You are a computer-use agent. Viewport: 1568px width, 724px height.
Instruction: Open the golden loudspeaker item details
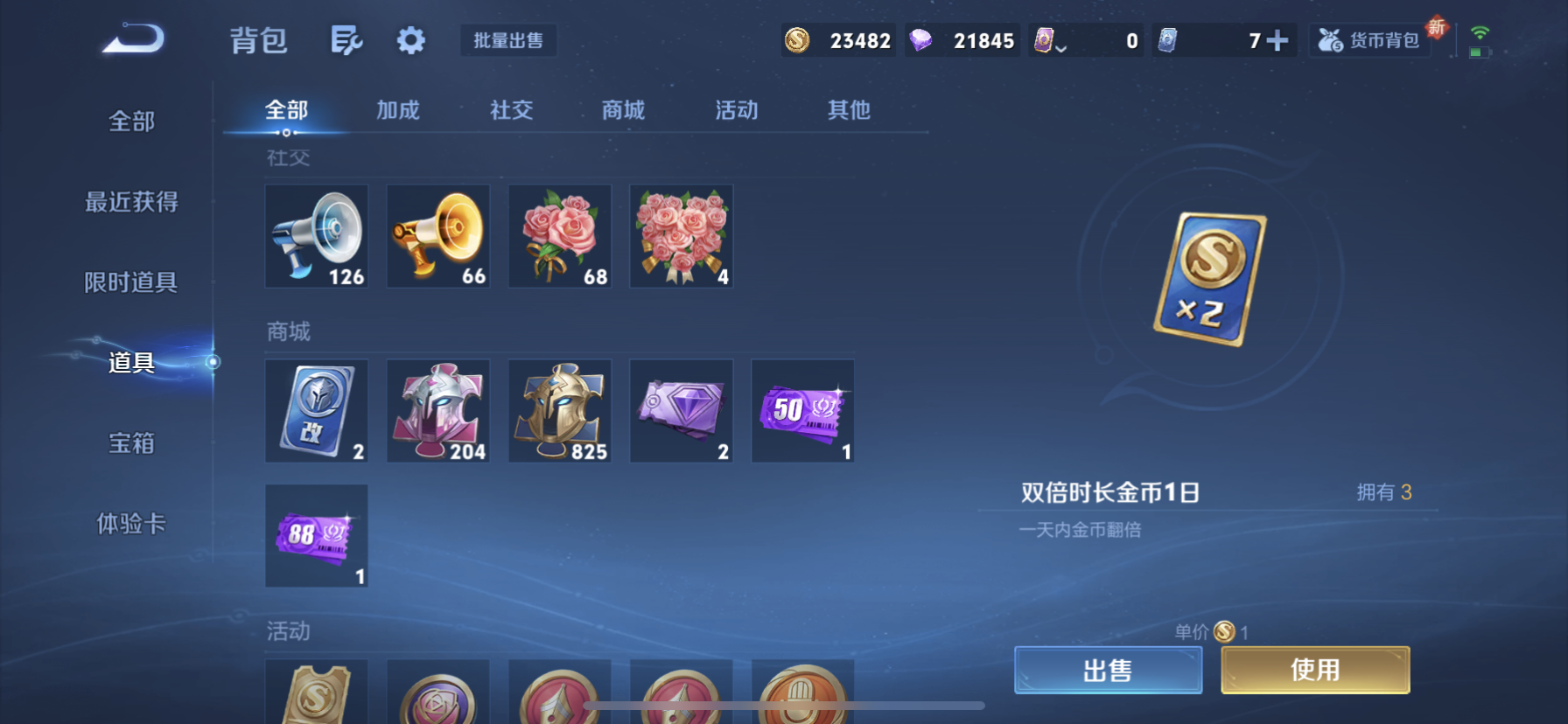pos(437,235)
